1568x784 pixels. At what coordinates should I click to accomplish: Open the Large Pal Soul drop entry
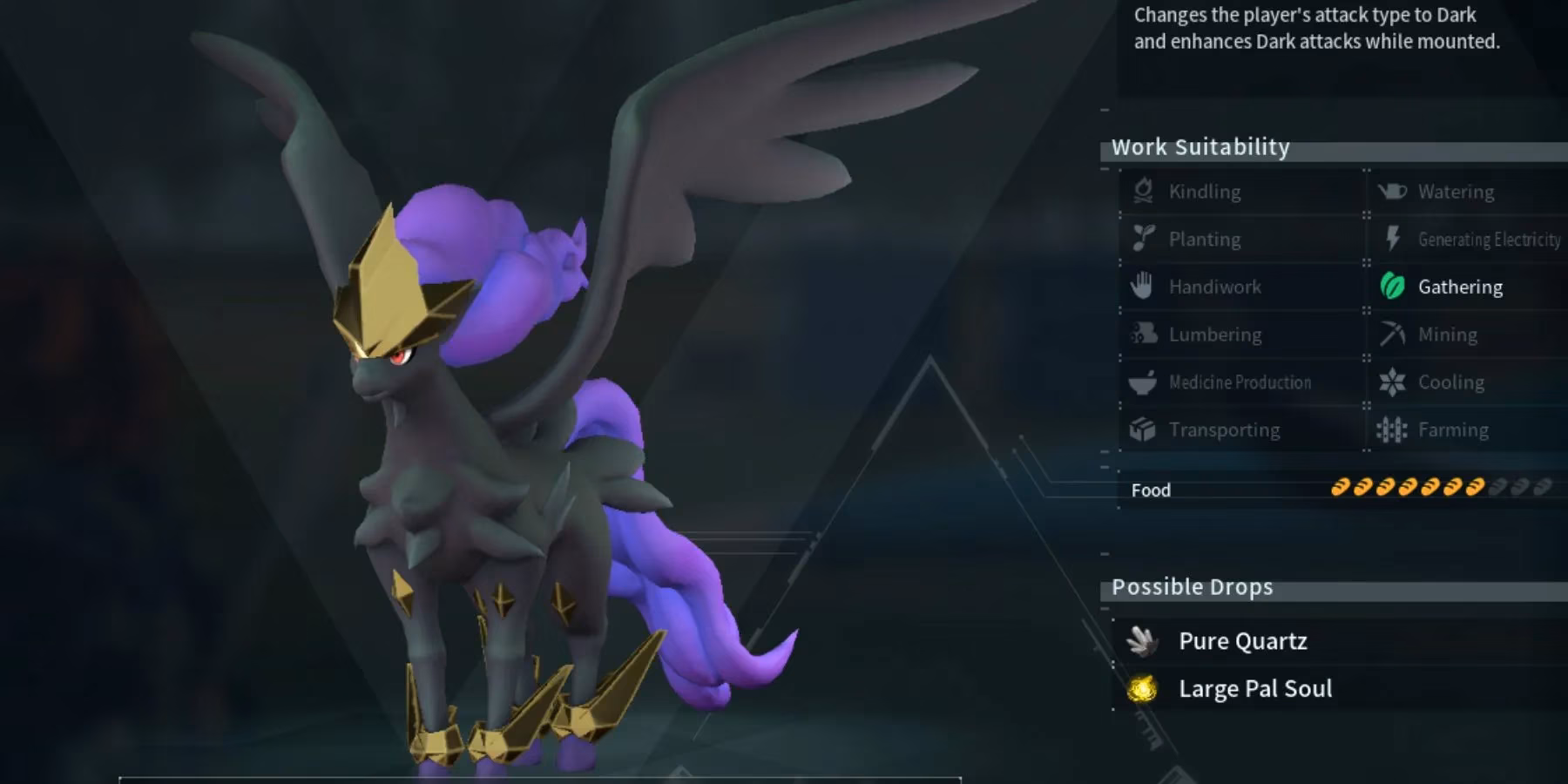click(1255, 688)
